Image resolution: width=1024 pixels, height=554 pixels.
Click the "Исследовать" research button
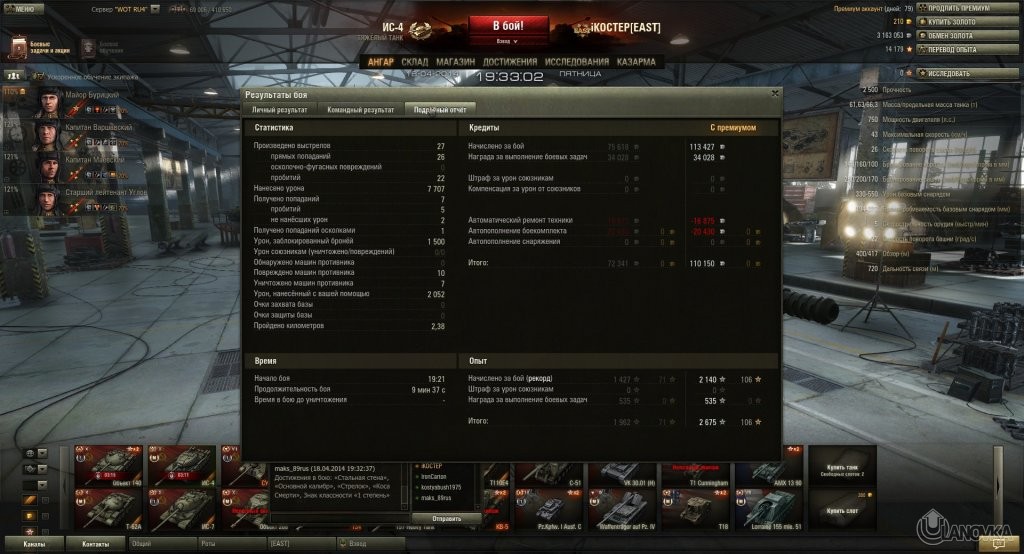point(958,73)
